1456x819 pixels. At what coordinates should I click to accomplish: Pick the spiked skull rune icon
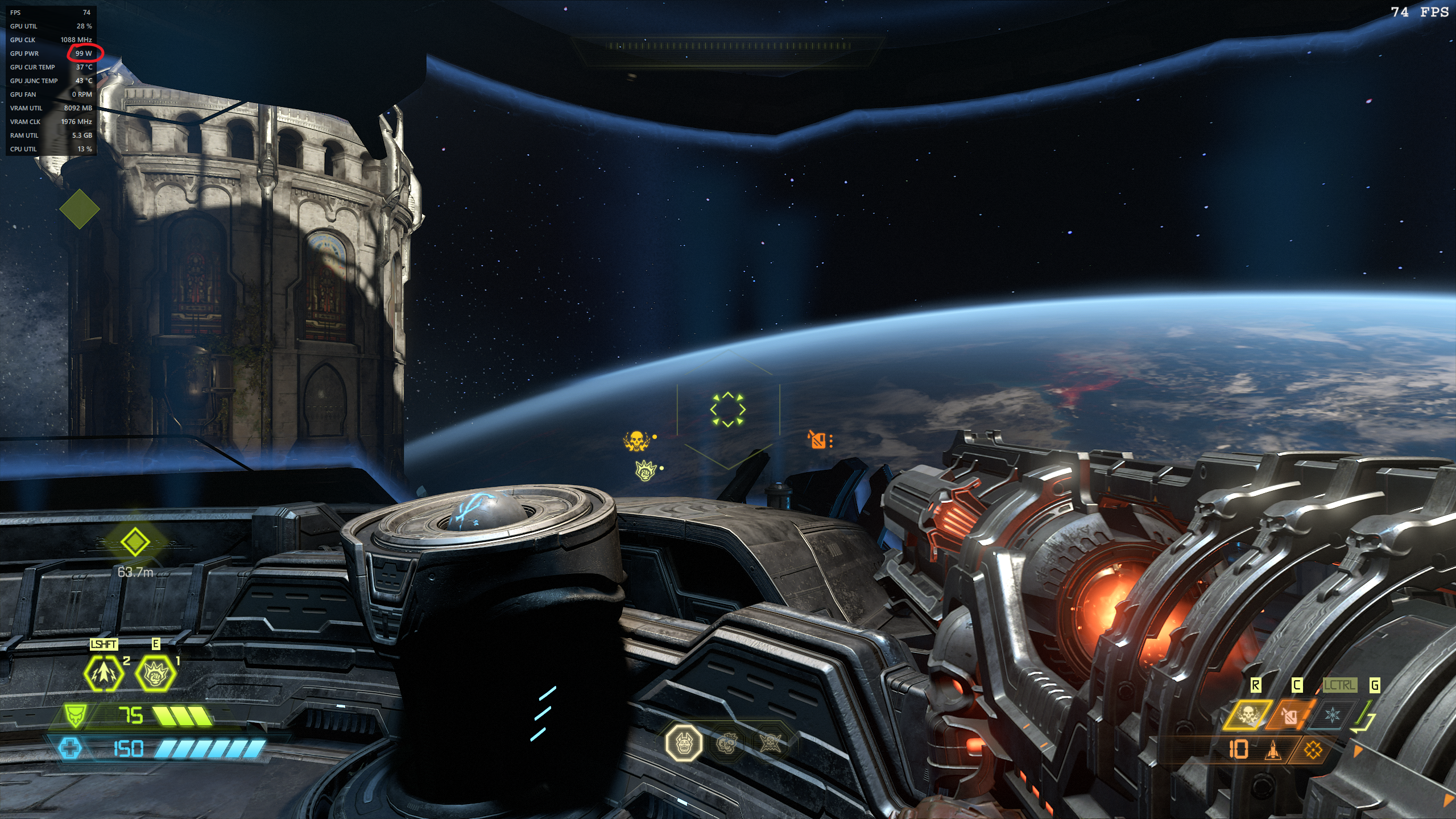point(770,743)
